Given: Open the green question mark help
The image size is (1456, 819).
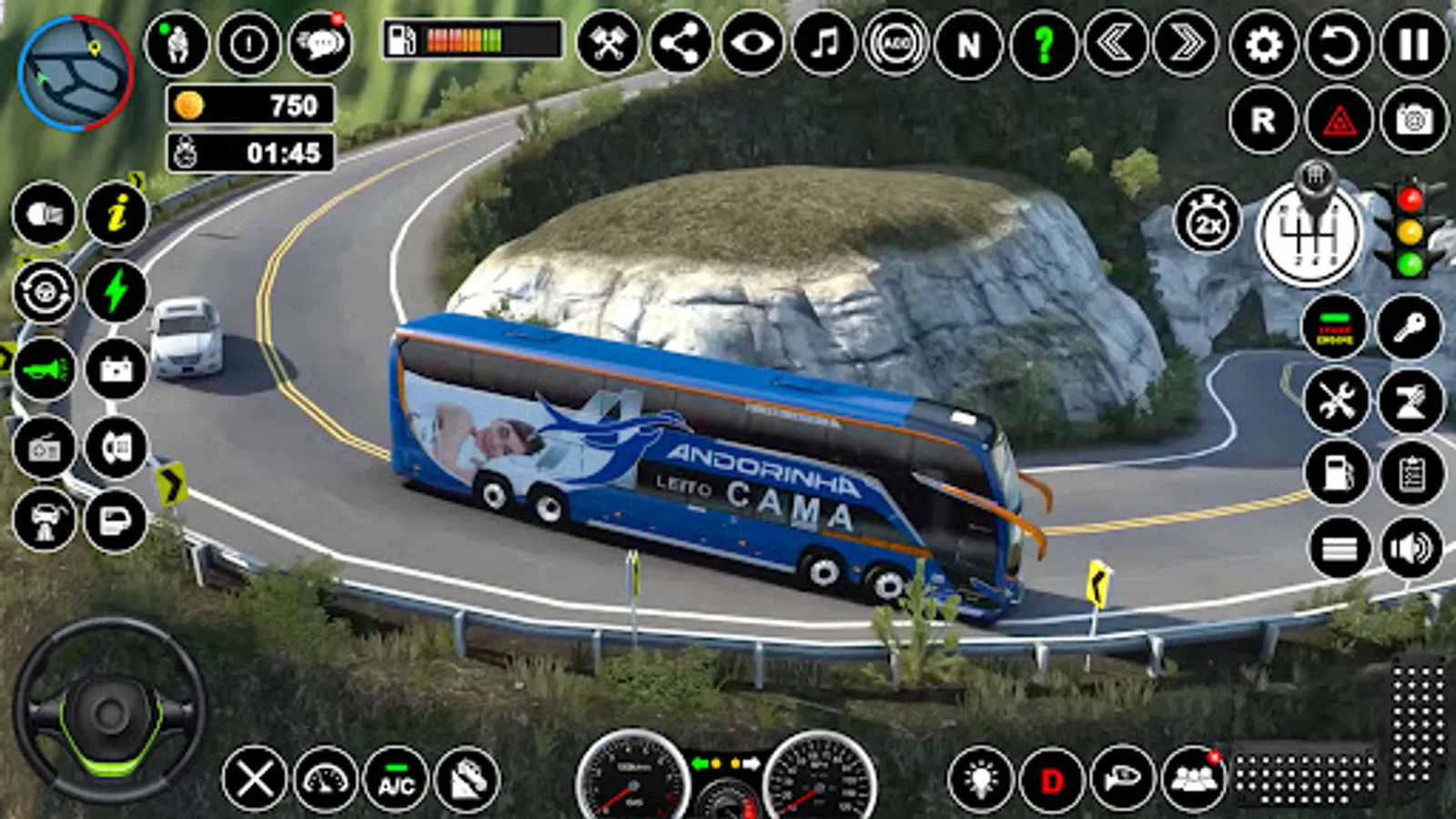Looking at the screenshot, I should pyautogui.click(x=1043, y=44).
